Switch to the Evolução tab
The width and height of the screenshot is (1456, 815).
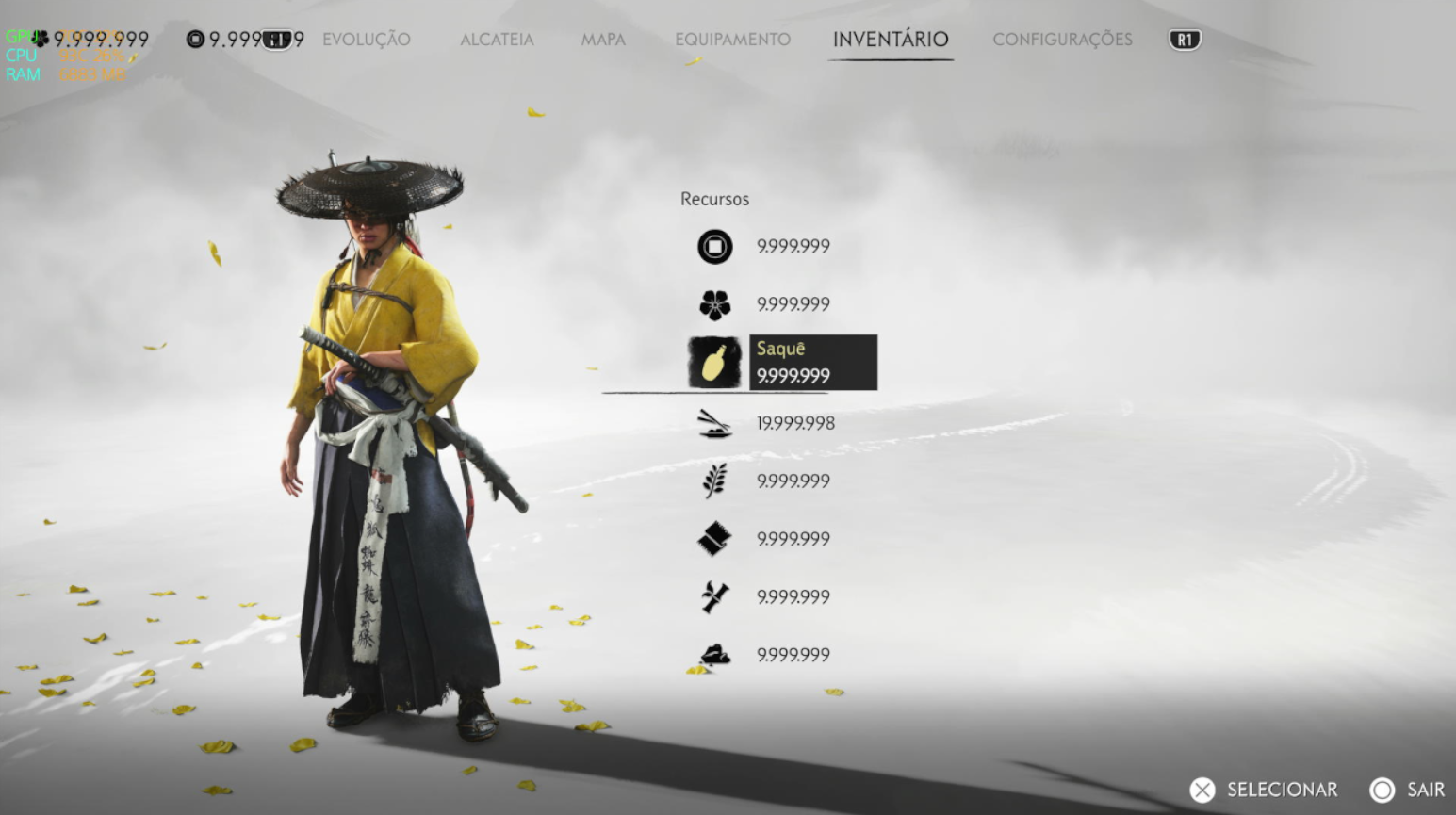[366, 40]
